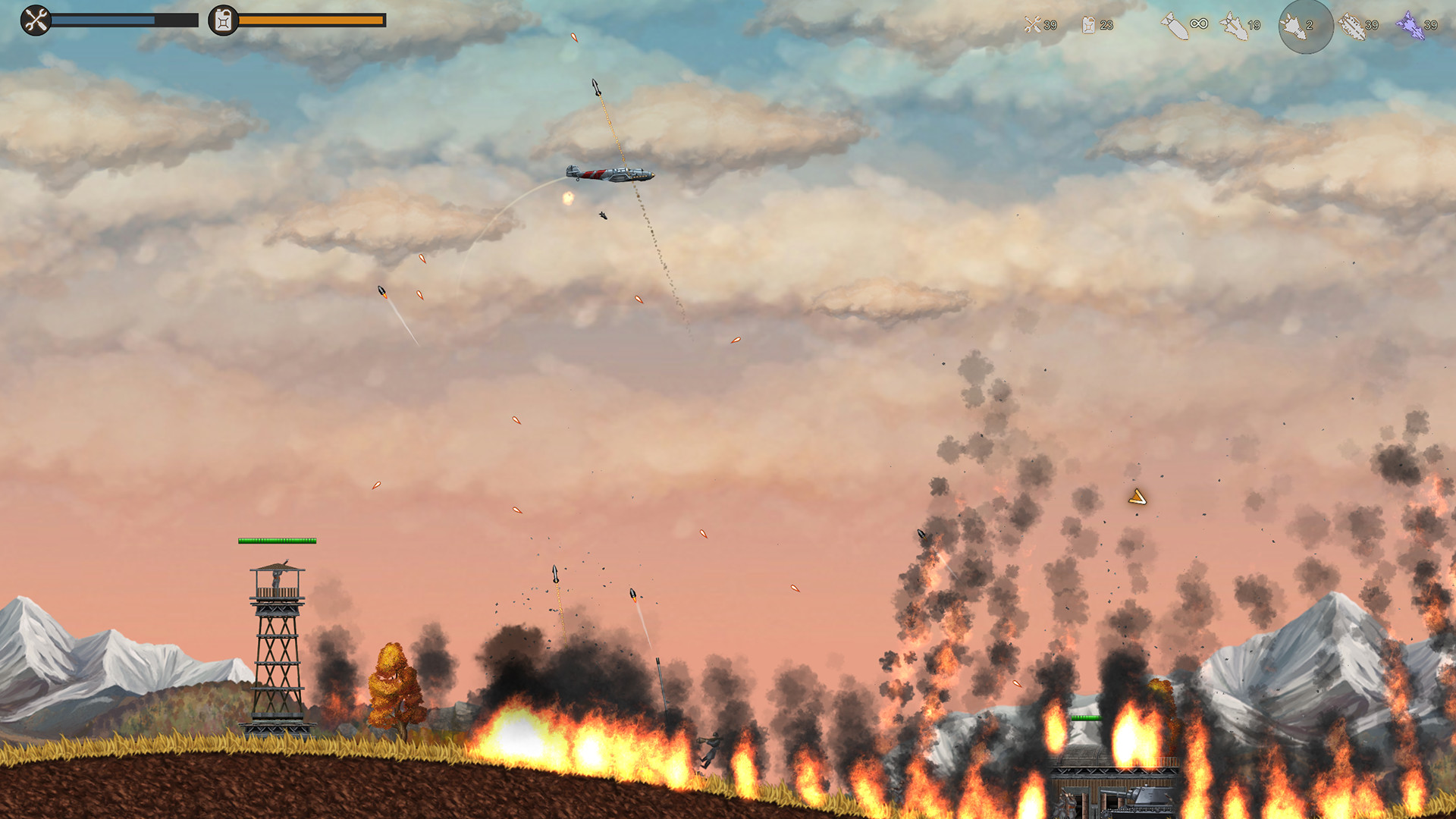Viewport: 1456px width, 819px height.
Task: Click the repair kit counter showing 39
Action: (1050, 25)
